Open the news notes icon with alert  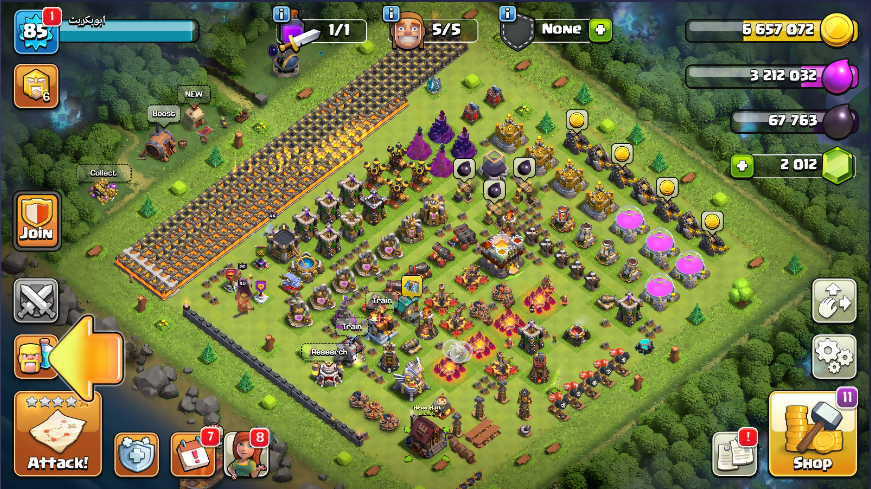(x=733, y=455)
